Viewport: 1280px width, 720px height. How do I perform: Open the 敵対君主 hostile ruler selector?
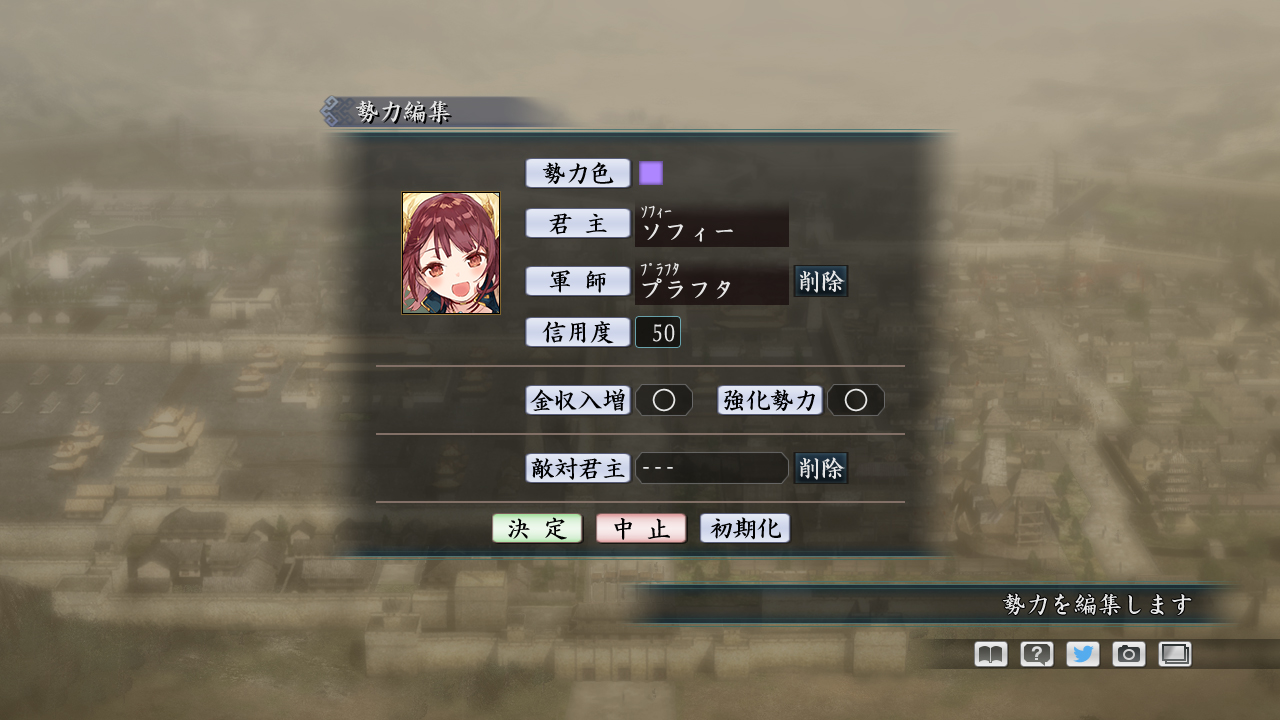tap(711, 468)
